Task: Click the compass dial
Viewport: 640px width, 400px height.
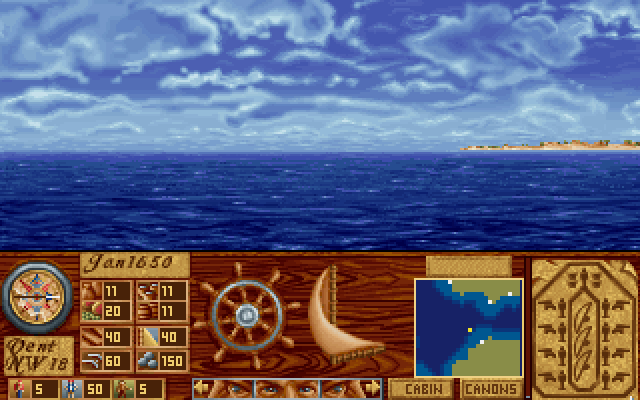Action: click(x=34, y=296)
